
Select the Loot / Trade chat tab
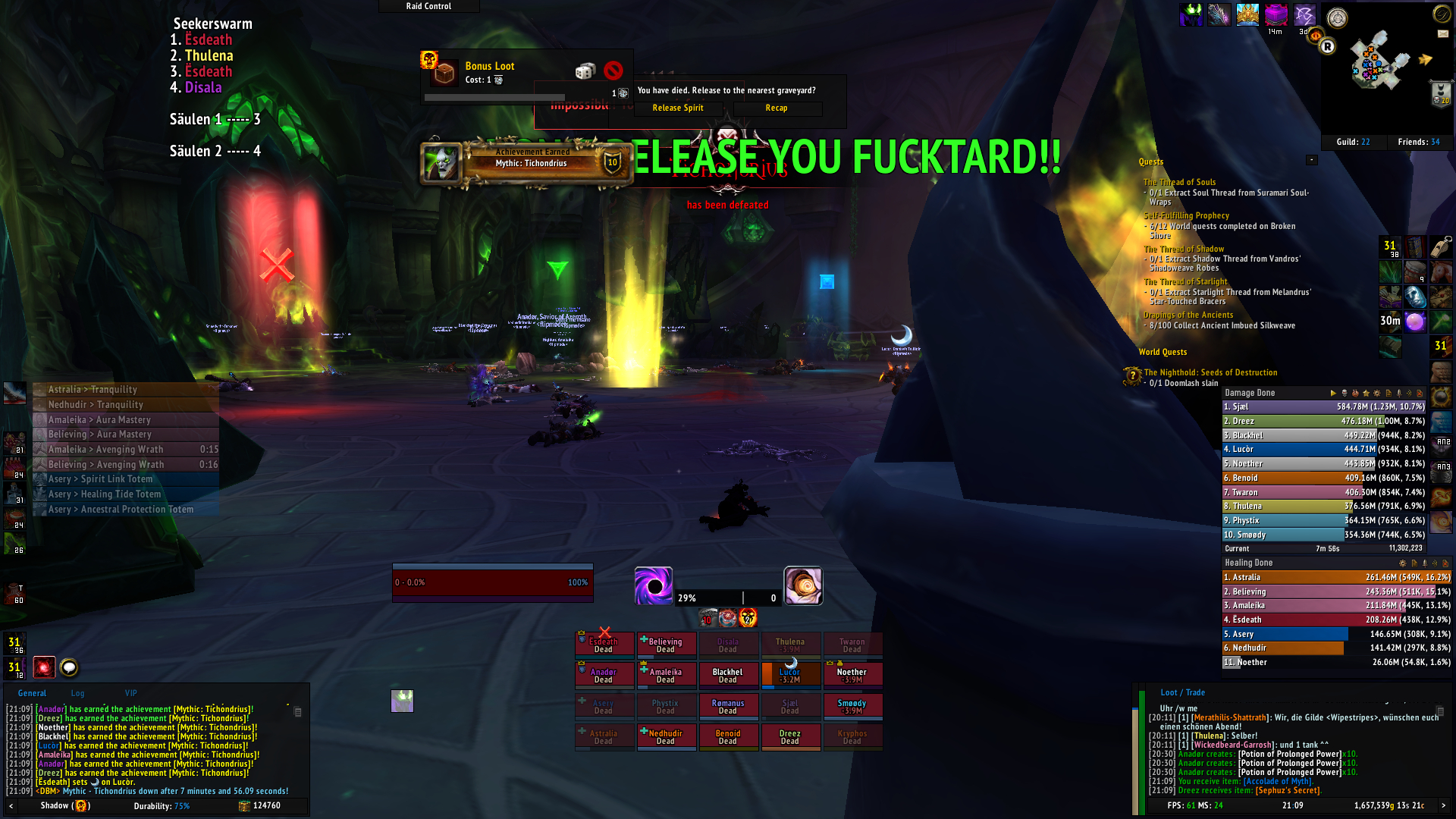(1182, 692)
